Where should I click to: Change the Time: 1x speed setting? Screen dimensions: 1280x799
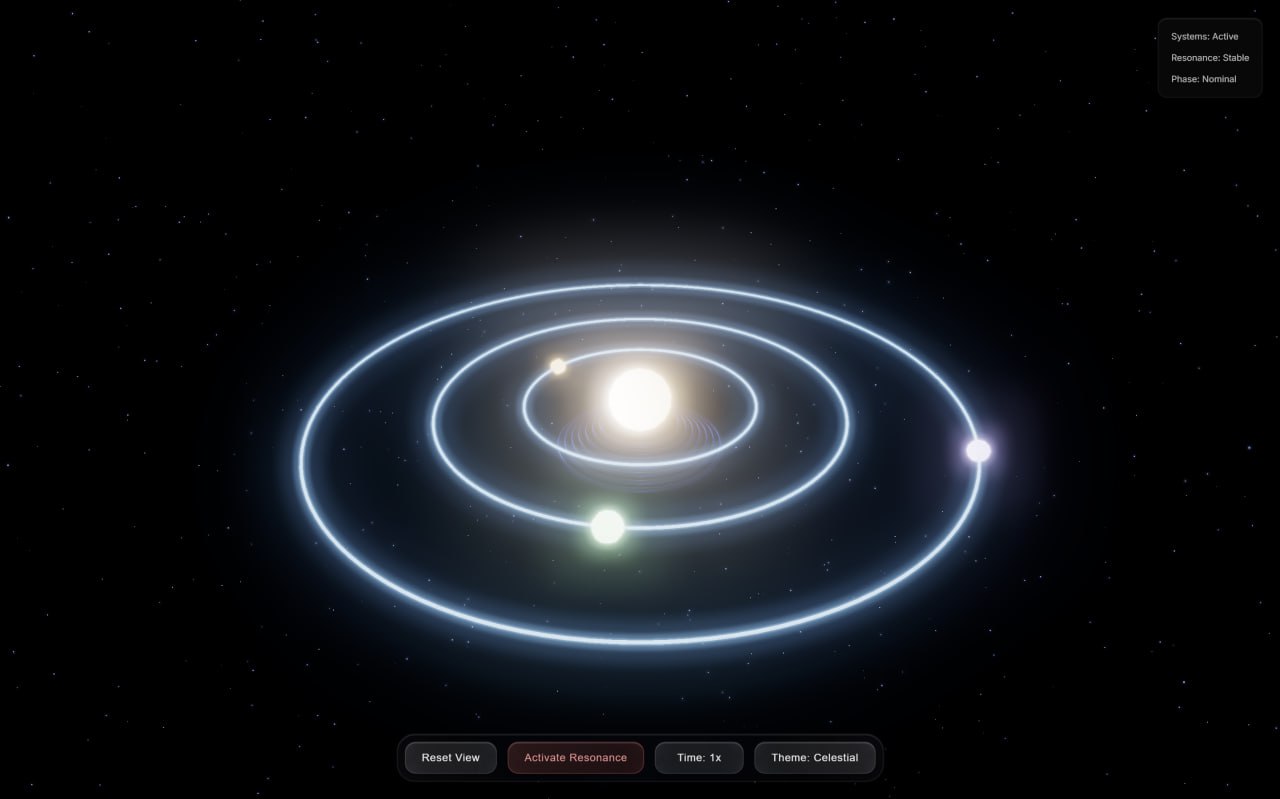click(698, 758)
